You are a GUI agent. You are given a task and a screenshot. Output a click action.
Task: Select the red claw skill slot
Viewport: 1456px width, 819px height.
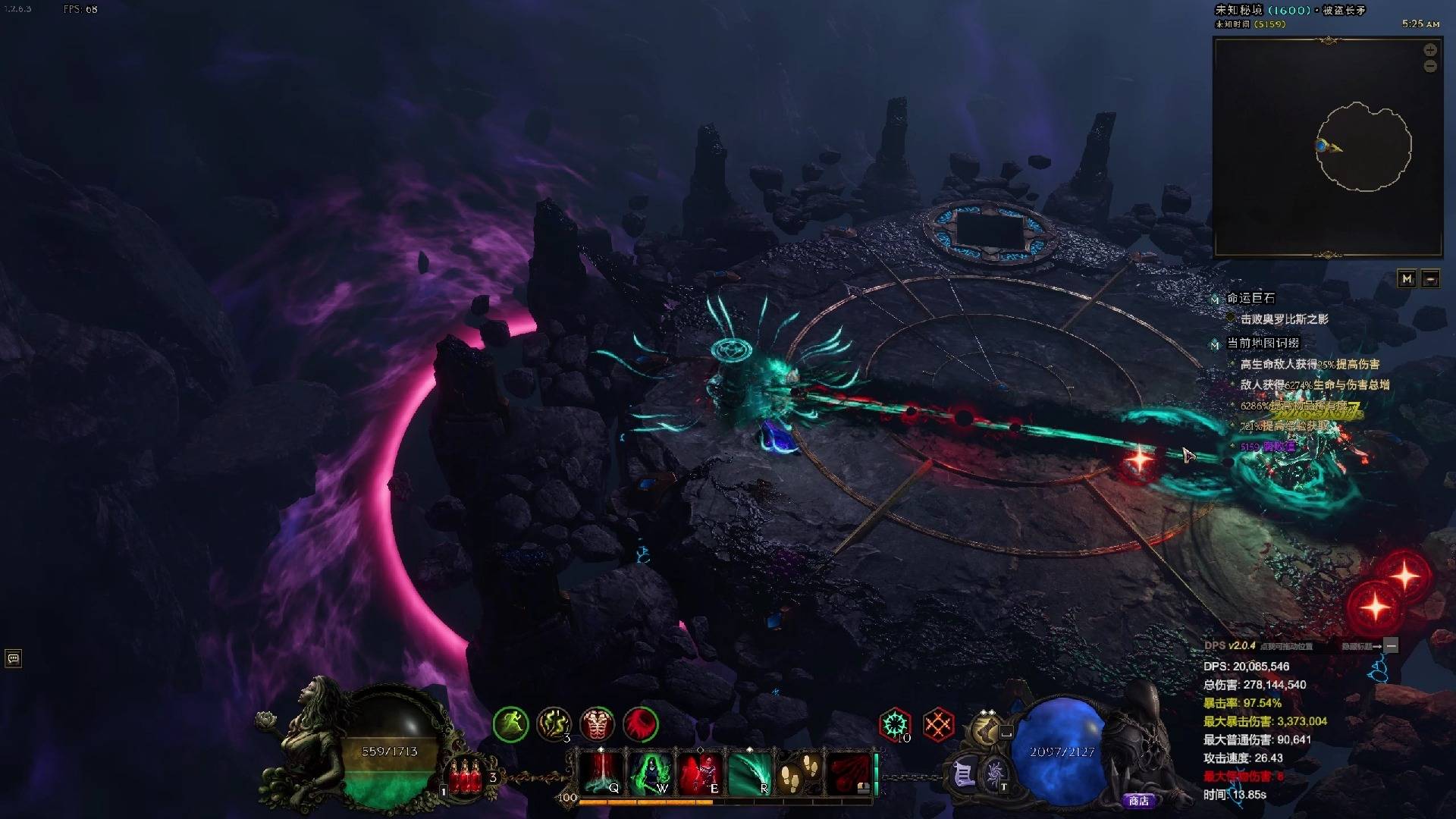849,772
